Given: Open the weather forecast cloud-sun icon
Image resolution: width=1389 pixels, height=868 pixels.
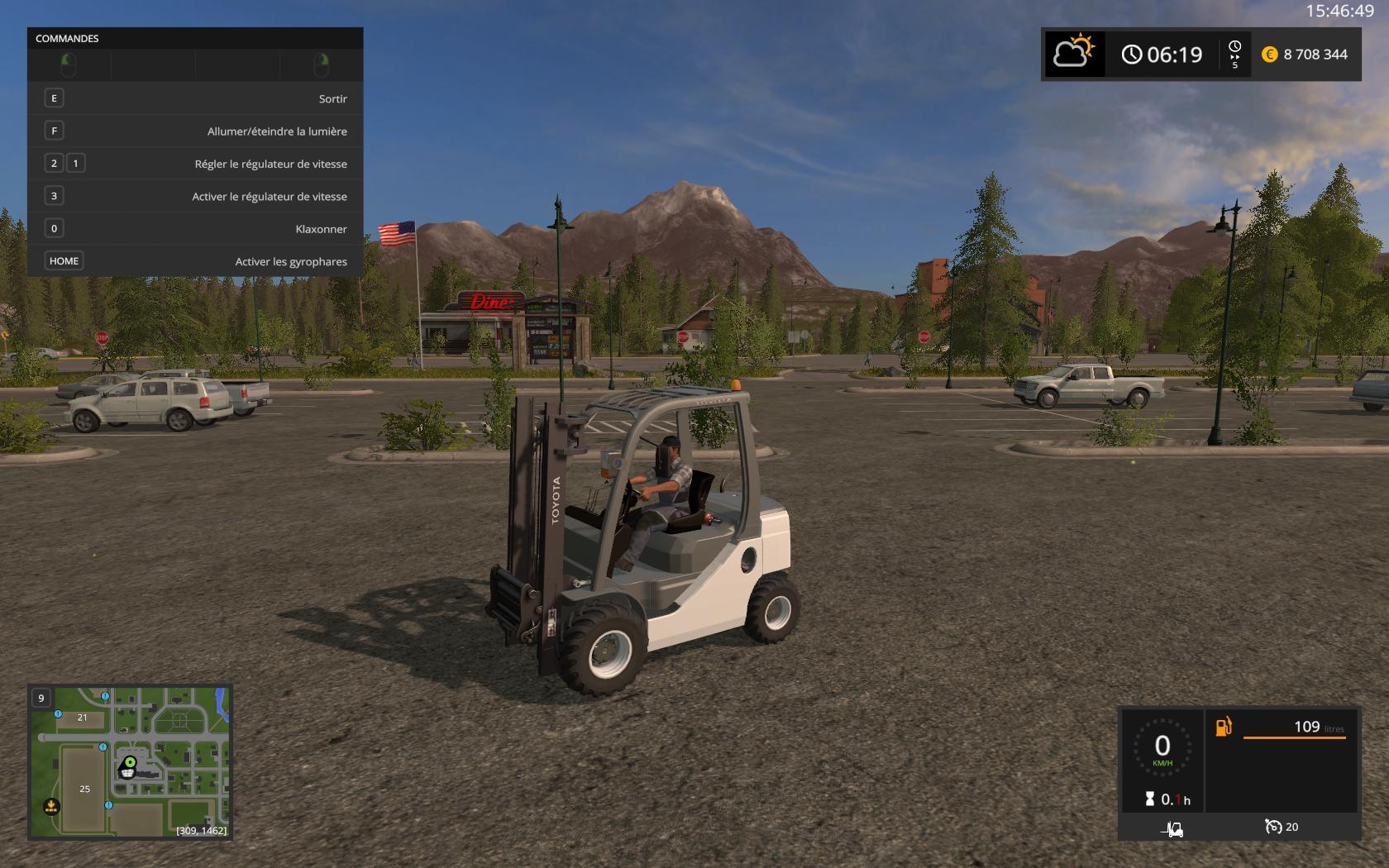Looking at the screenshot, I should pyautogui.click(x=1073, y=55).
